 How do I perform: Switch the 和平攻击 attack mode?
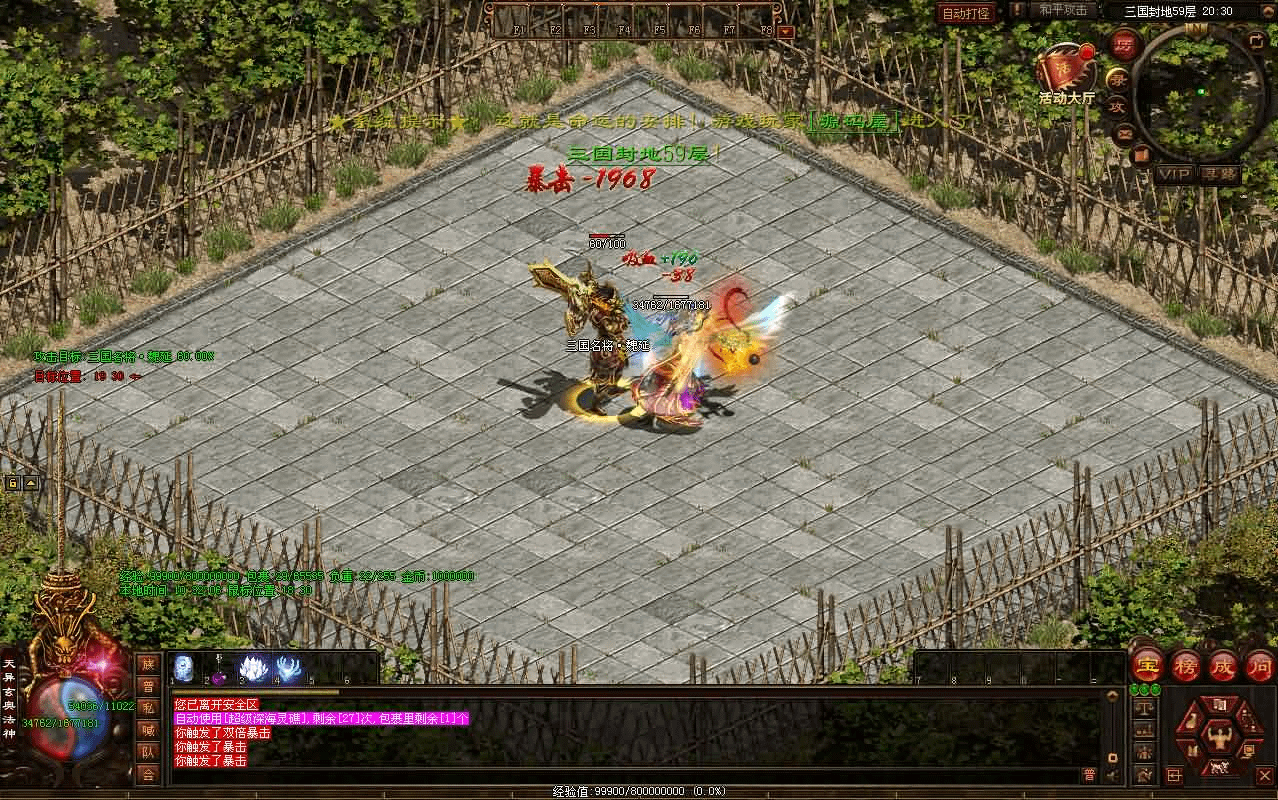pyautogui.click(x=1063, y=10)
